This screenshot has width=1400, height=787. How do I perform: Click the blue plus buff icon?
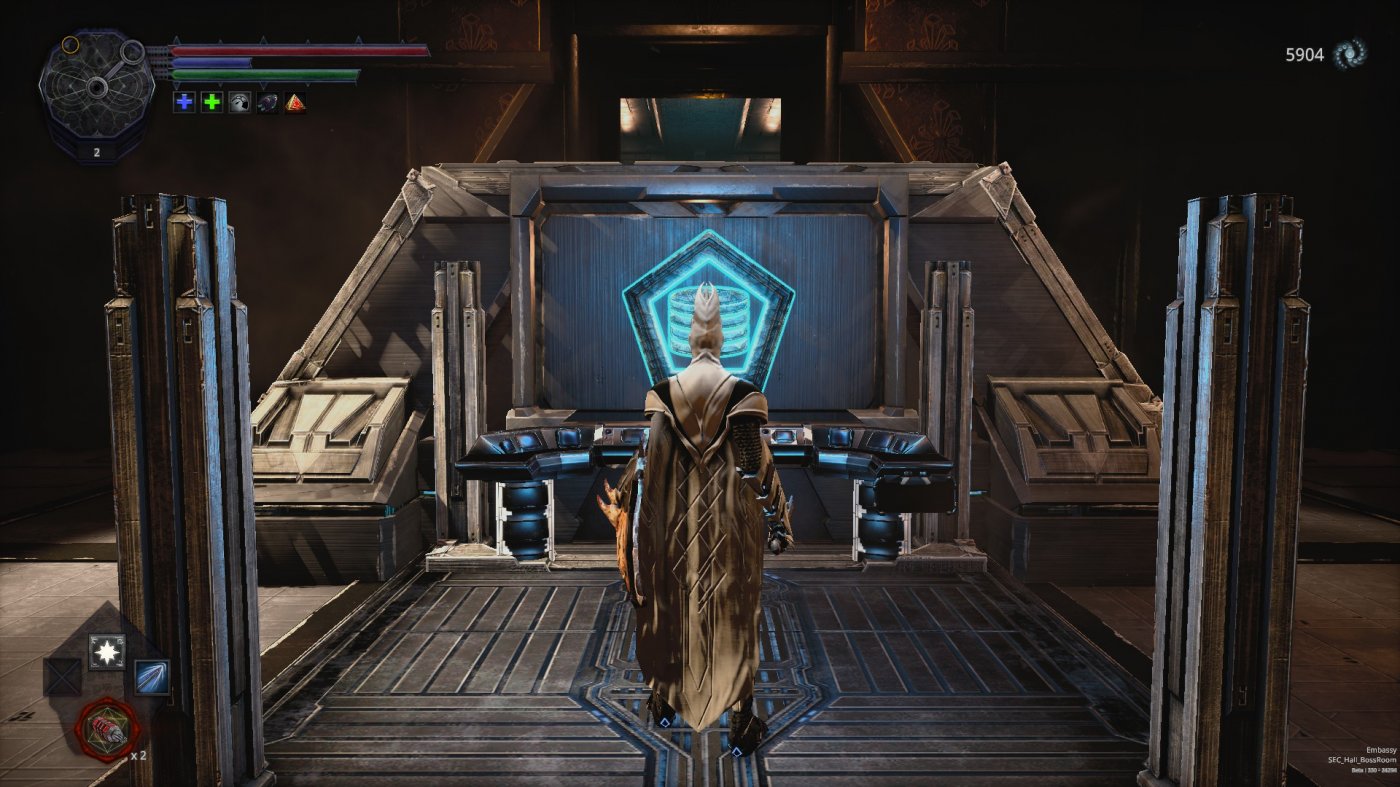coord(184,102)
